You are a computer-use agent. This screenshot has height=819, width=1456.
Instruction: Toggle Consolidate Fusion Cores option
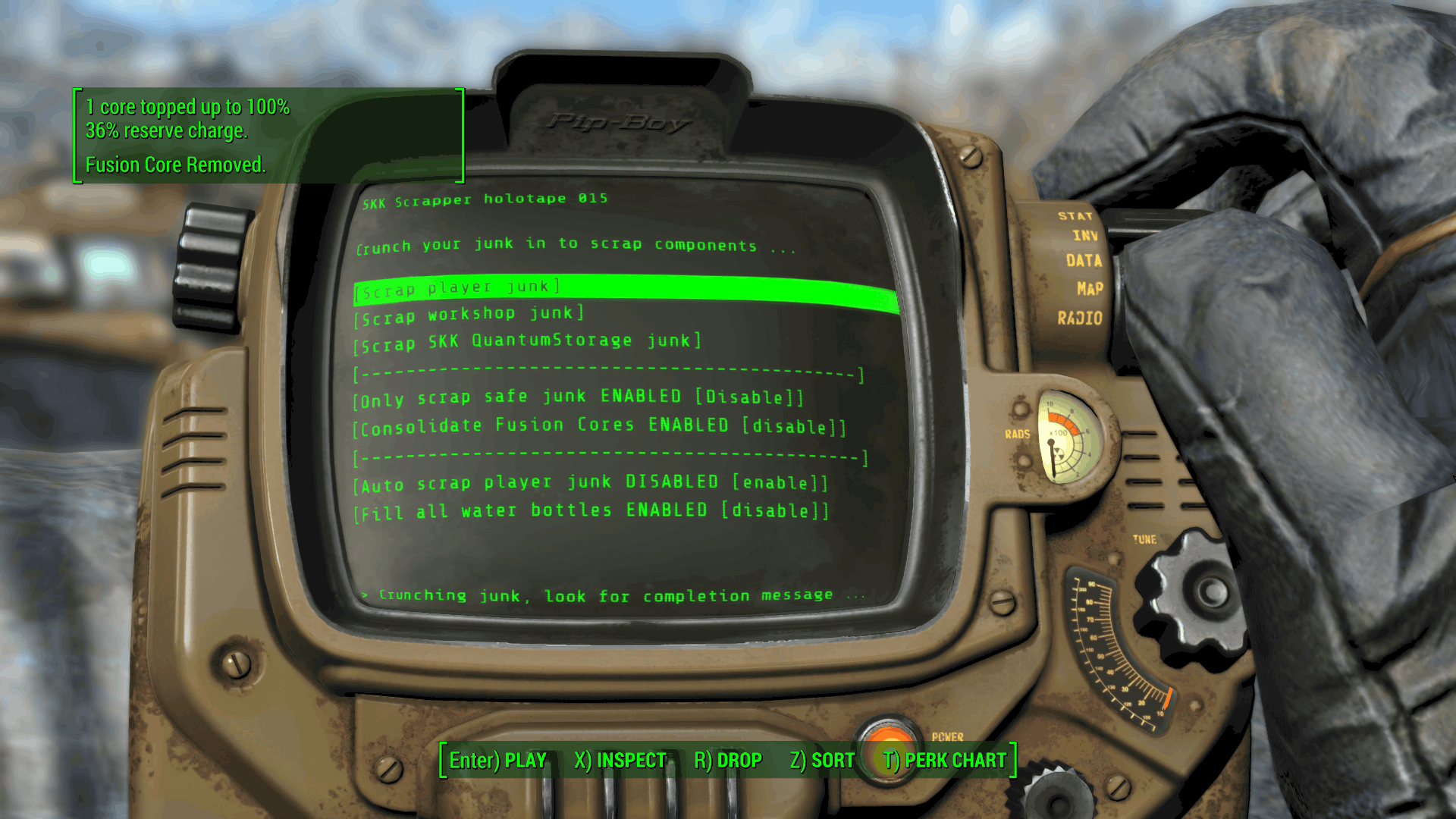pos(599,426)
